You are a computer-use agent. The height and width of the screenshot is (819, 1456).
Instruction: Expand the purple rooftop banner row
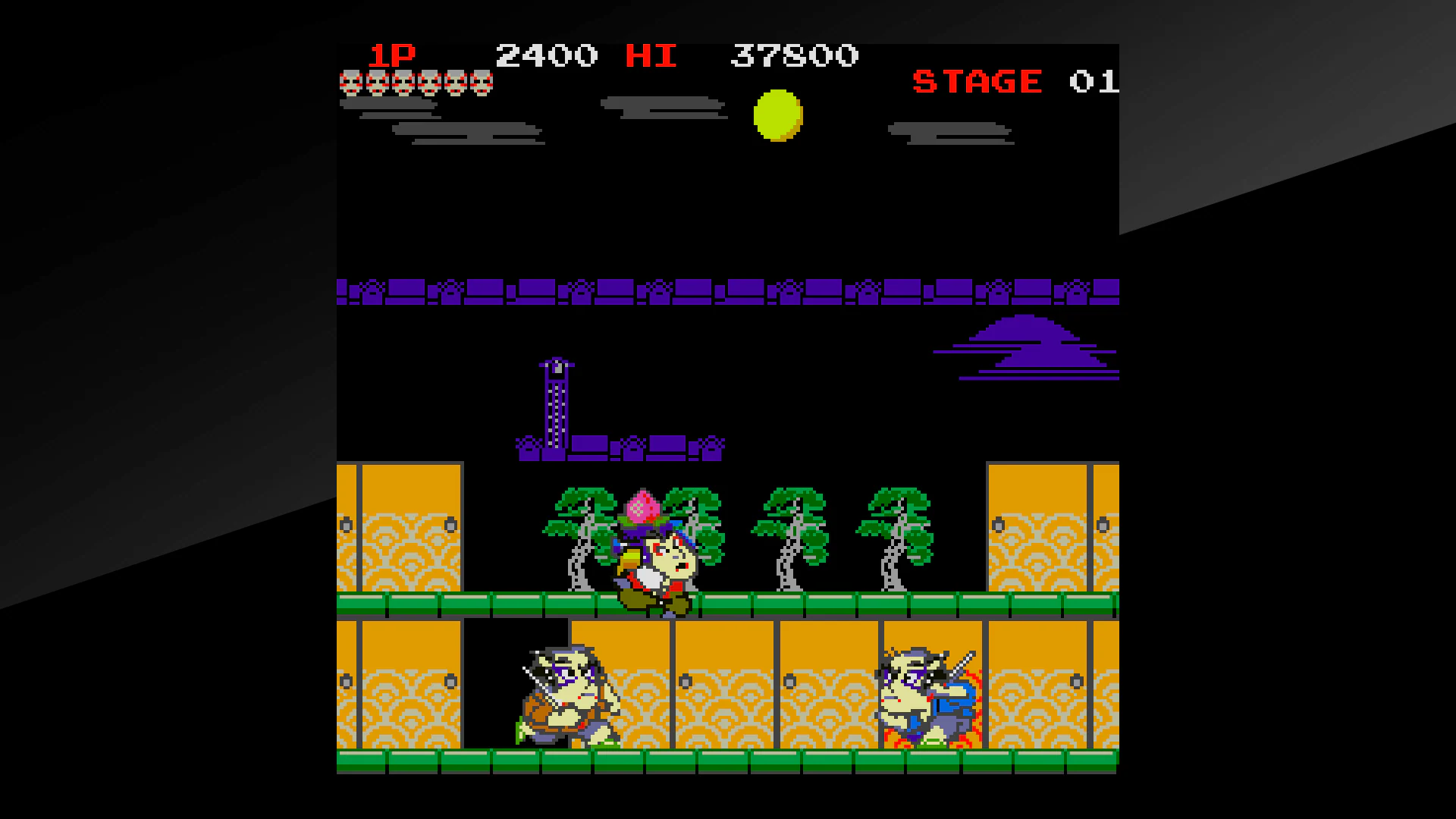(728, 288)
